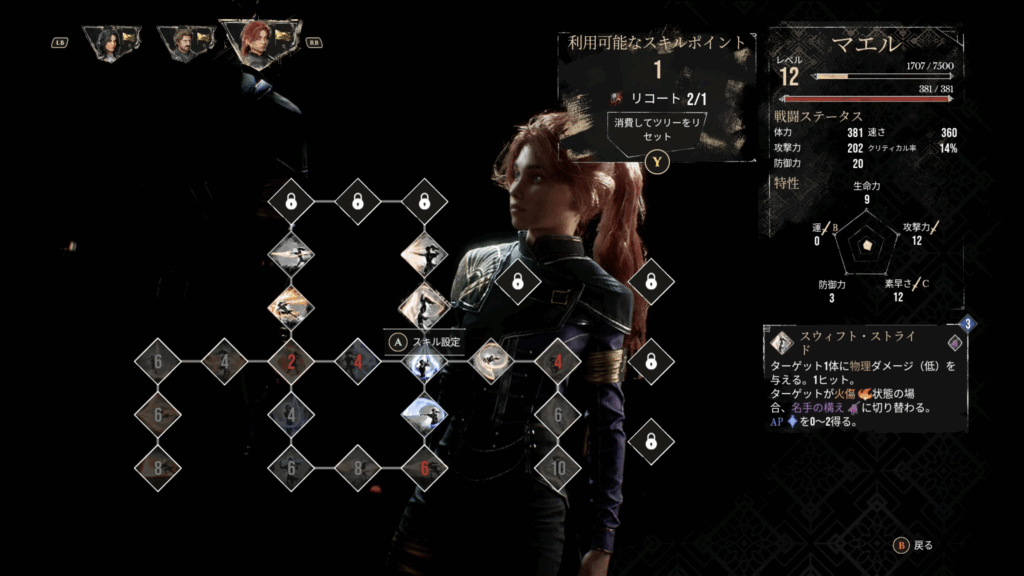
Task: Select the dark-haired woman's character portrait
Action: [110, 43]
